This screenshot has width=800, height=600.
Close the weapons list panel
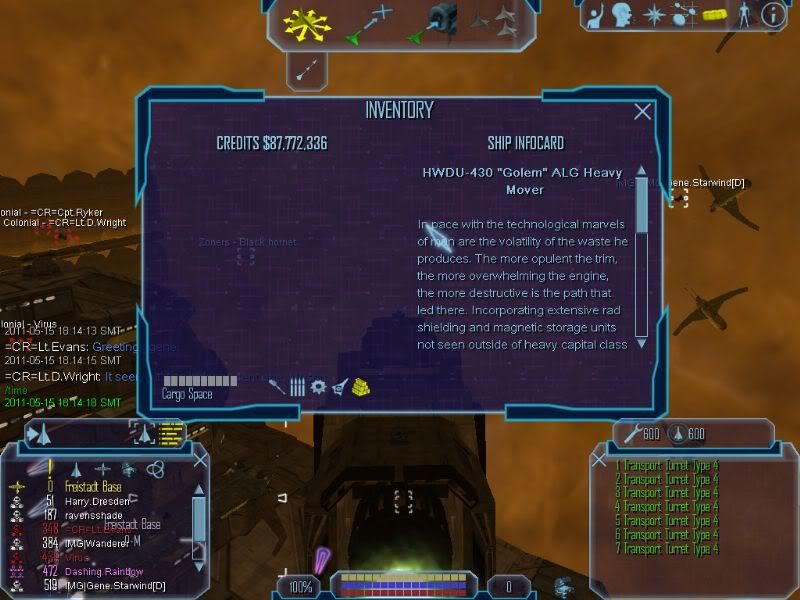pos(599,461)
